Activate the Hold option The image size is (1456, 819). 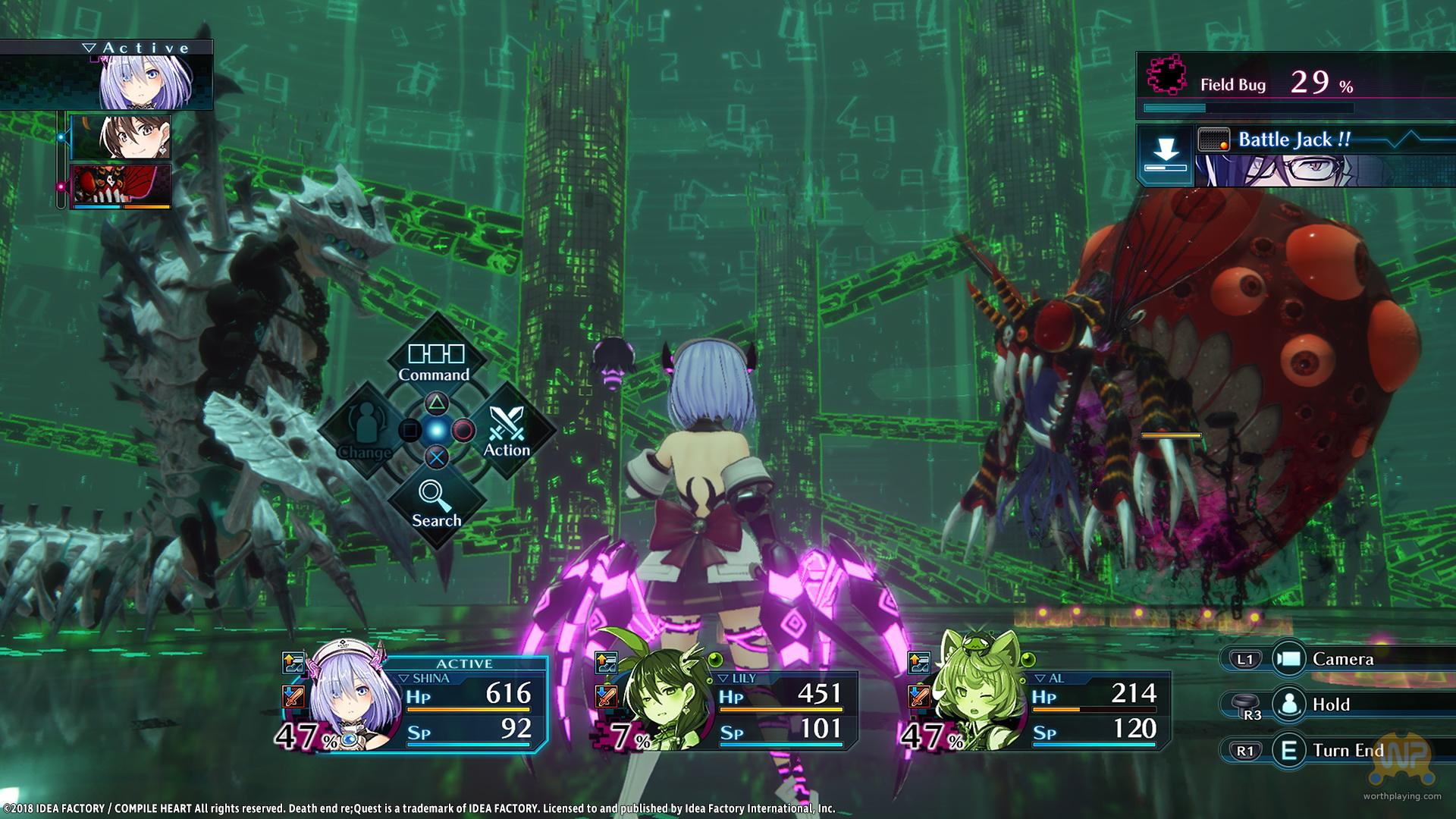click(1330, 704)
